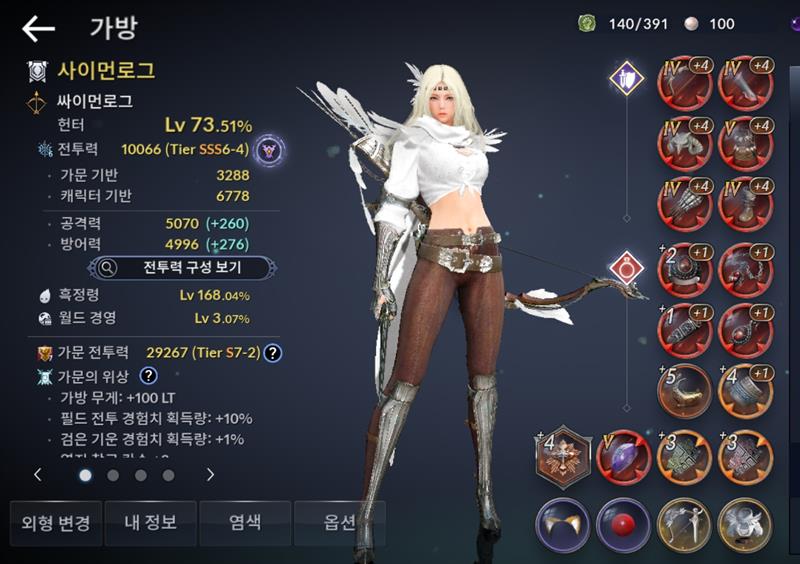
Task: Tap the purple combat power tier badge
Action: (x=268, y=151)
